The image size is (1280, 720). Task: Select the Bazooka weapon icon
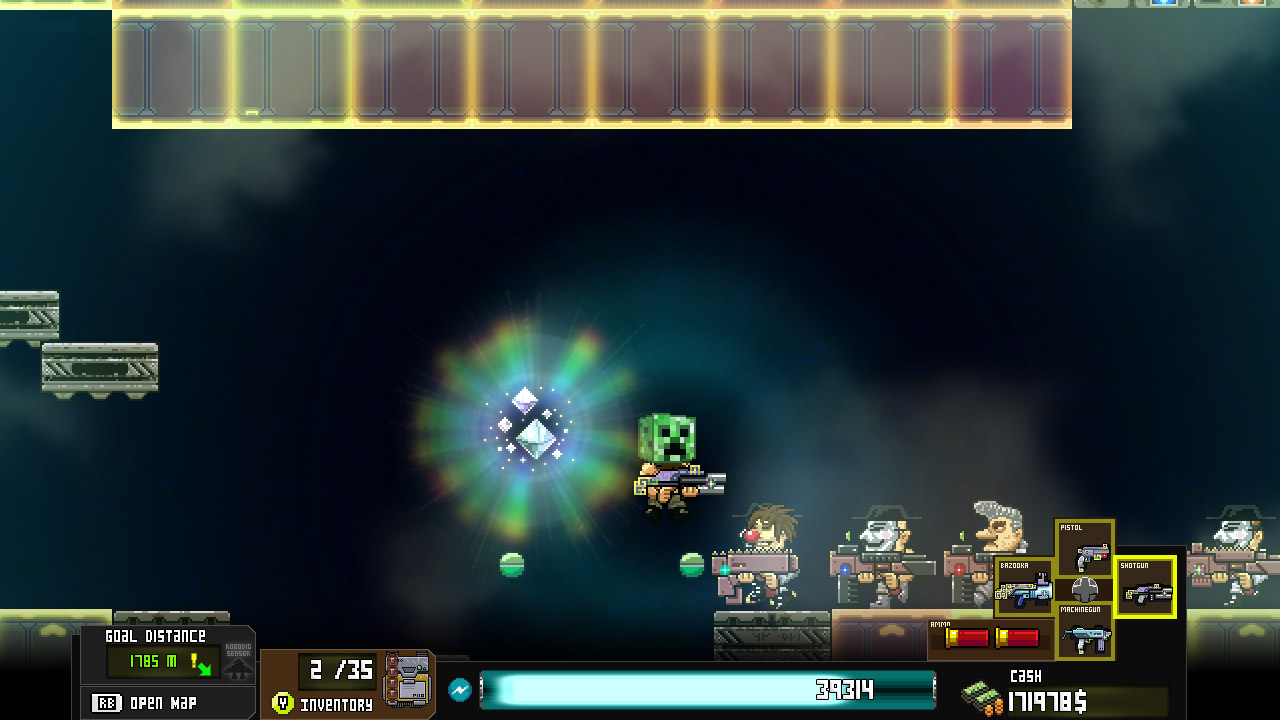click(x=1022, y=588)
